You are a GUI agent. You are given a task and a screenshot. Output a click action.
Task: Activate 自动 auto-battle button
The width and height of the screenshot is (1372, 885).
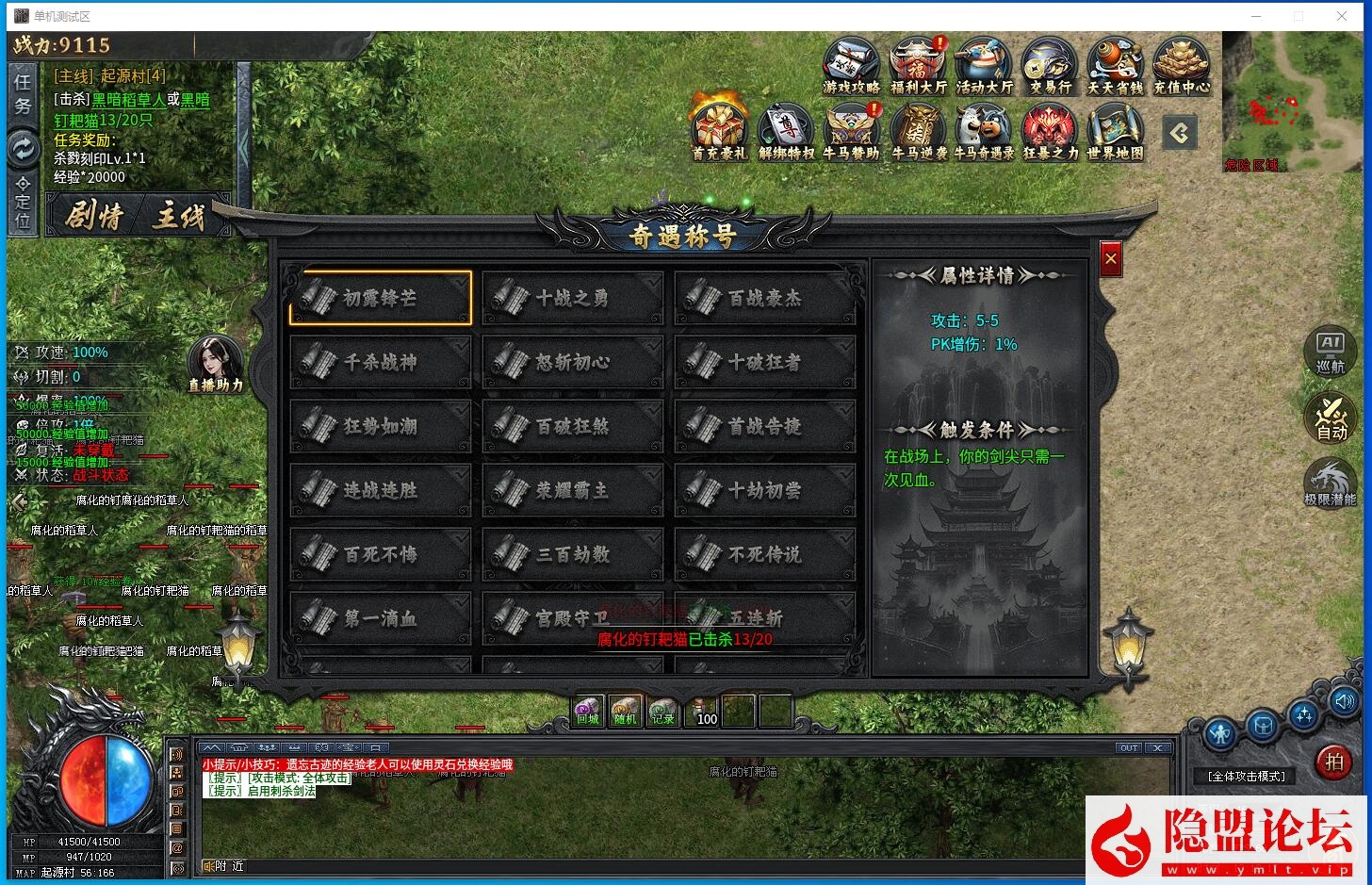(1331, 418)
